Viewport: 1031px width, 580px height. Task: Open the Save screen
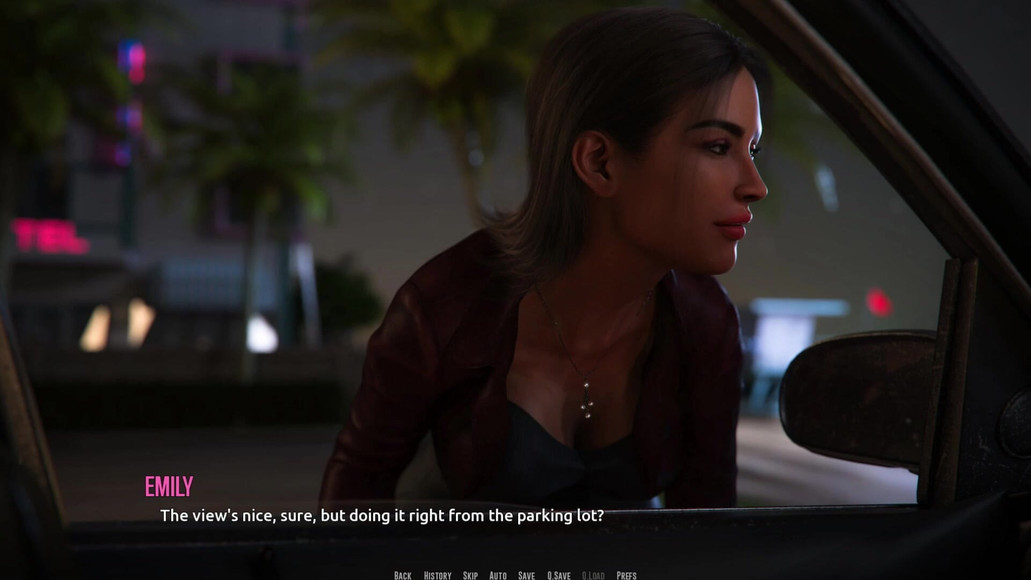click(x=526, y=575)
